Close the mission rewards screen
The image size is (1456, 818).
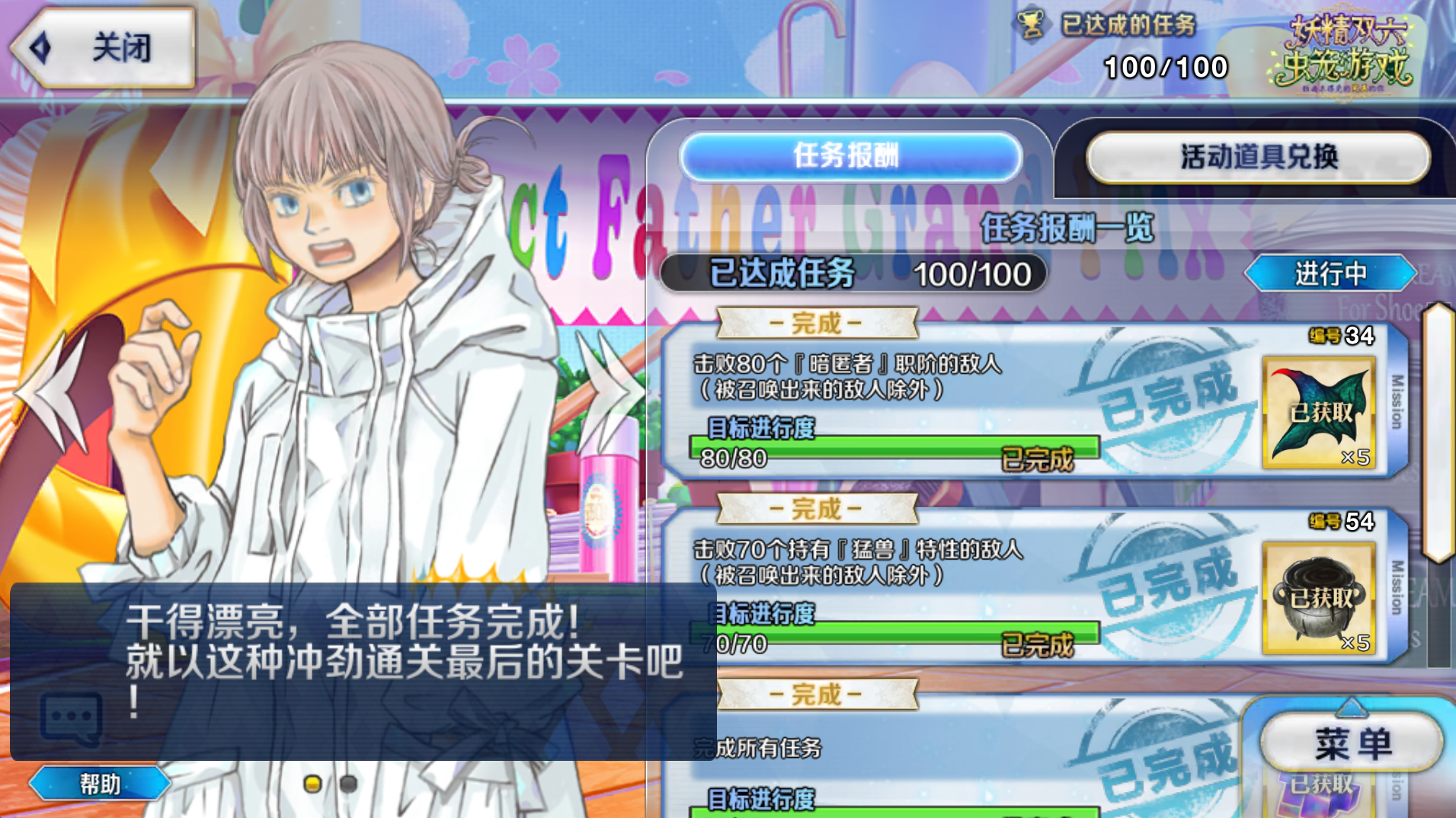[103, 47]
